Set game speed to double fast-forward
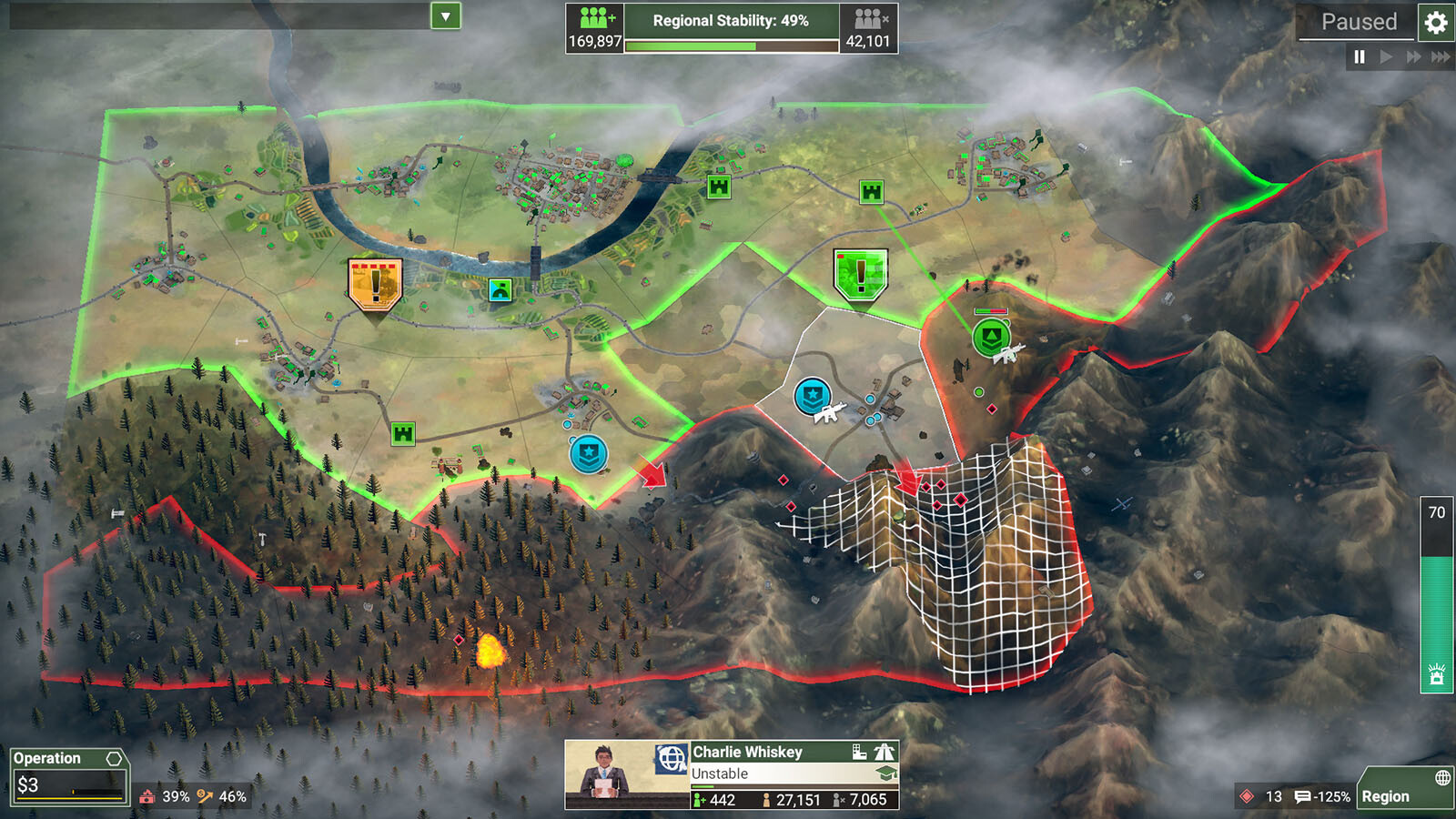 tap(1413, 56)
